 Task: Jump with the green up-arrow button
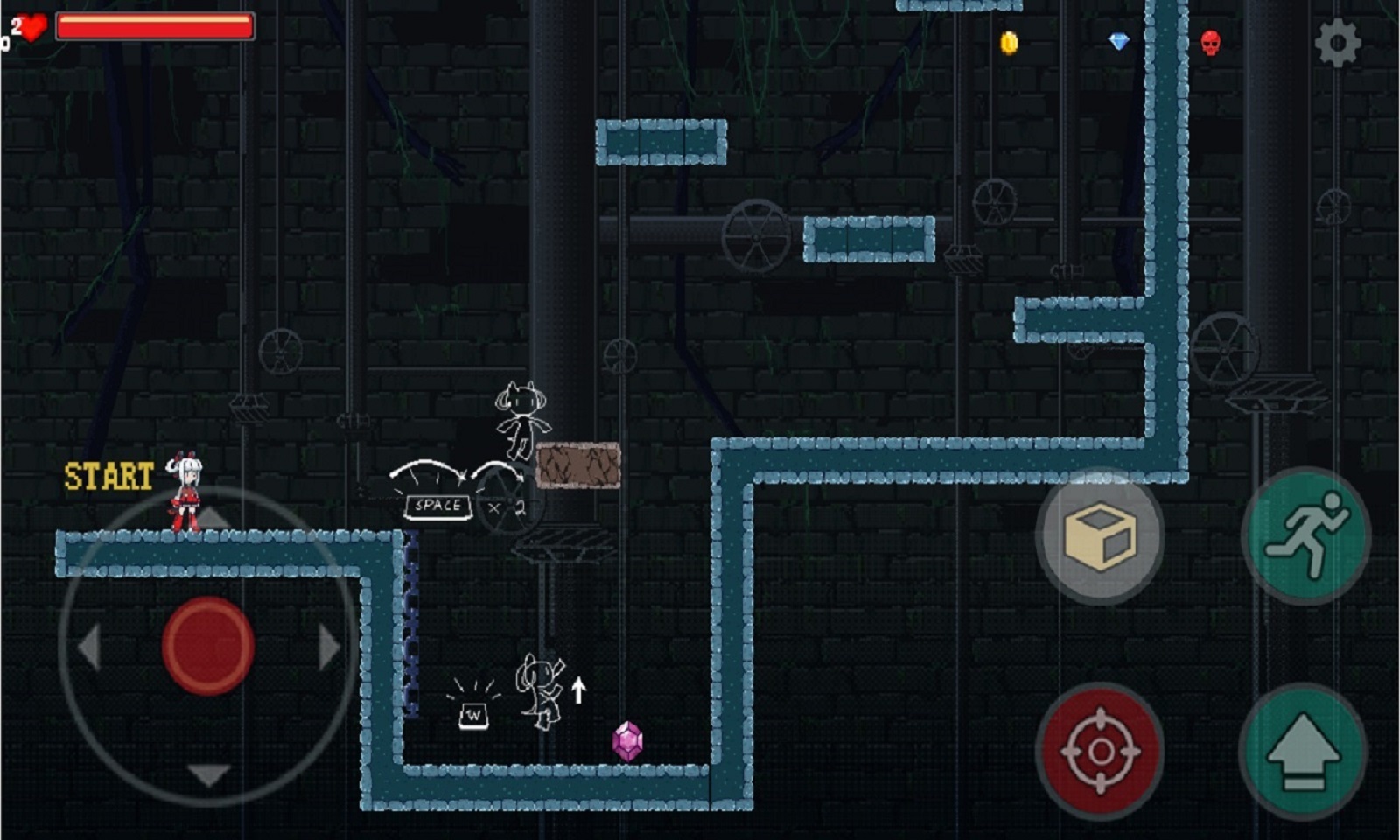(1303, 751)
